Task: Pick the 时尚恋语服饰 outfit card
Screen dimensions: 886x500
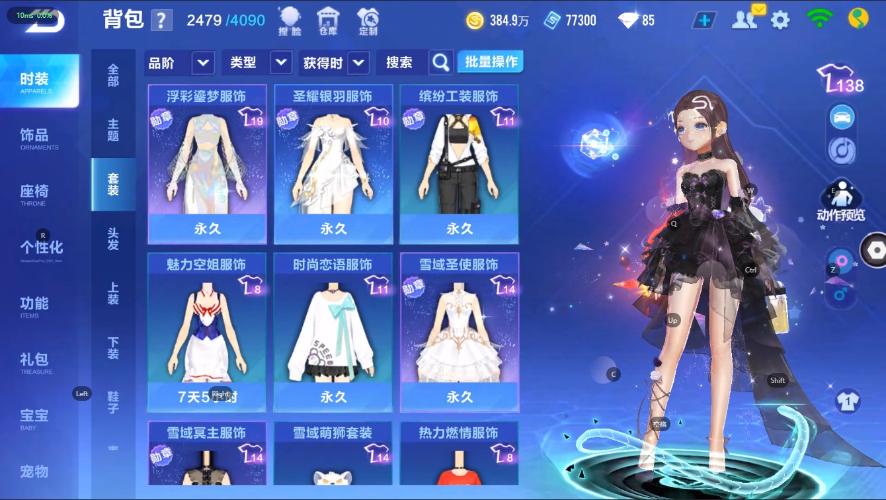Action: [x=333, y=333]
